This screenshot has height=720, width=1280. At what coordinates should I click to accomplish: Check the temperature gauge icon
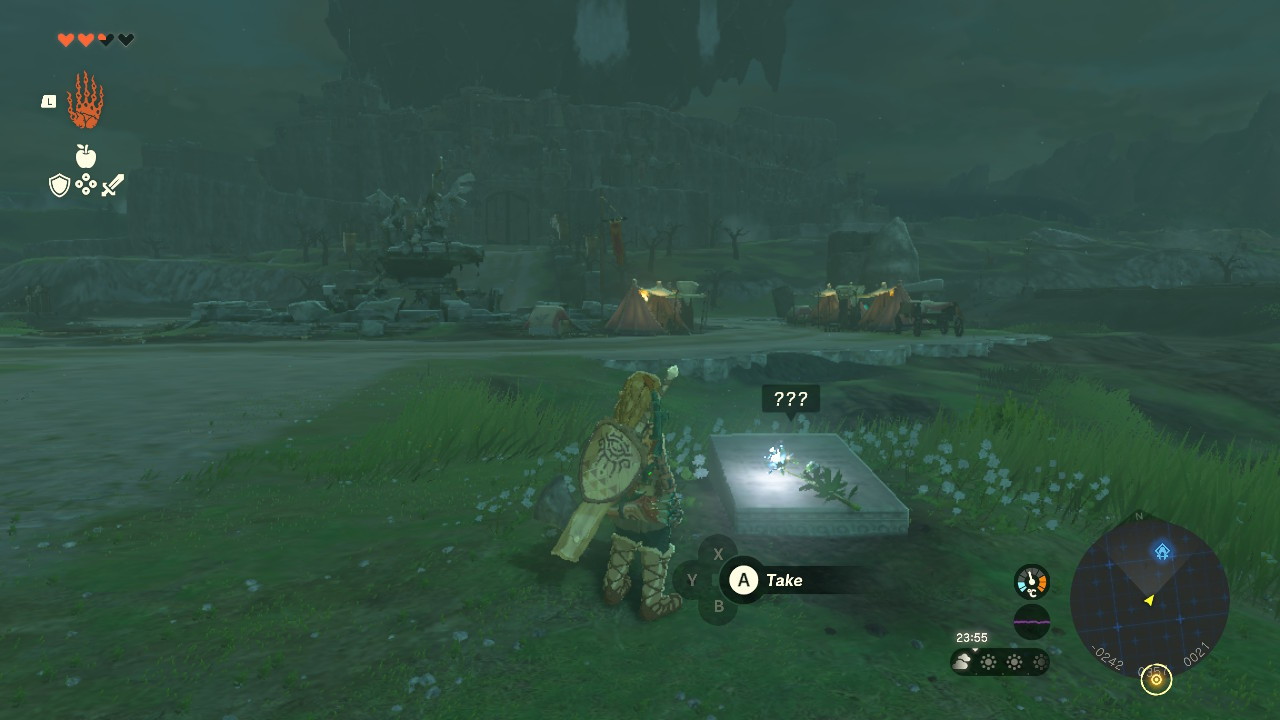tap(1031, 582)
